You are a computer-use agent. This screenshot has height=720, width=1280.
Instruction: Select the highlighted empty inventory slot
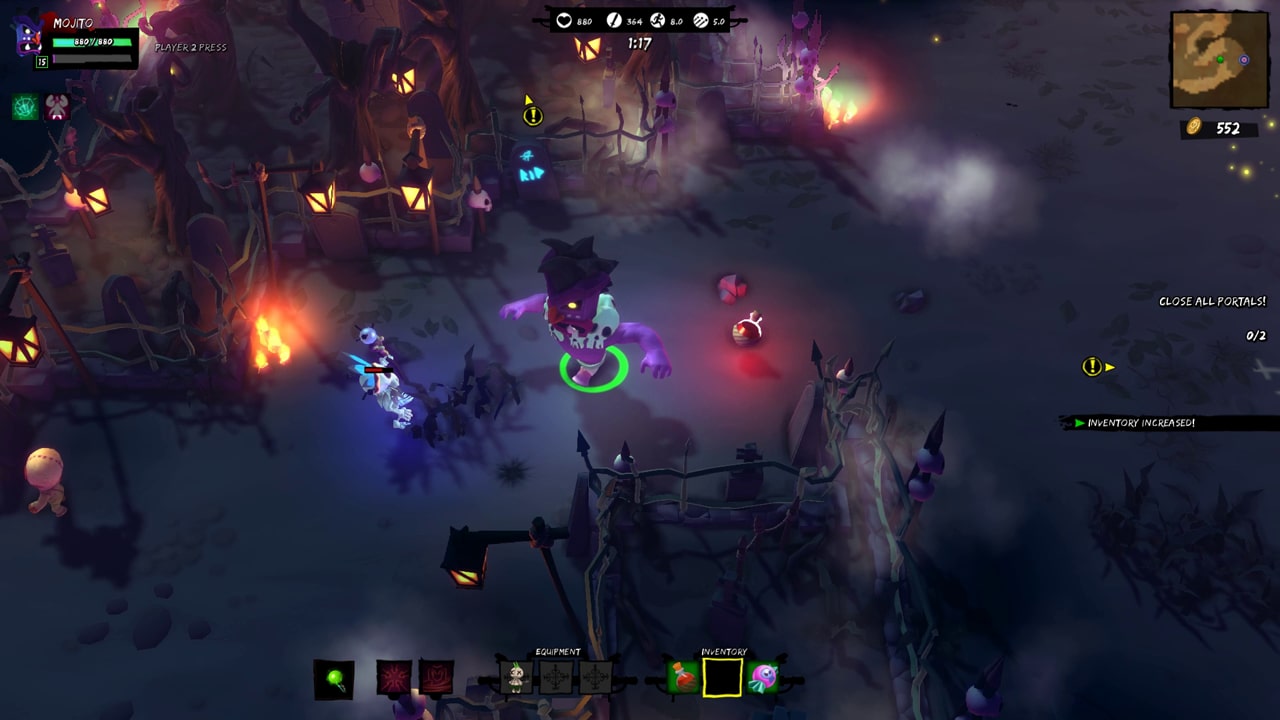[x=722, y=677]
